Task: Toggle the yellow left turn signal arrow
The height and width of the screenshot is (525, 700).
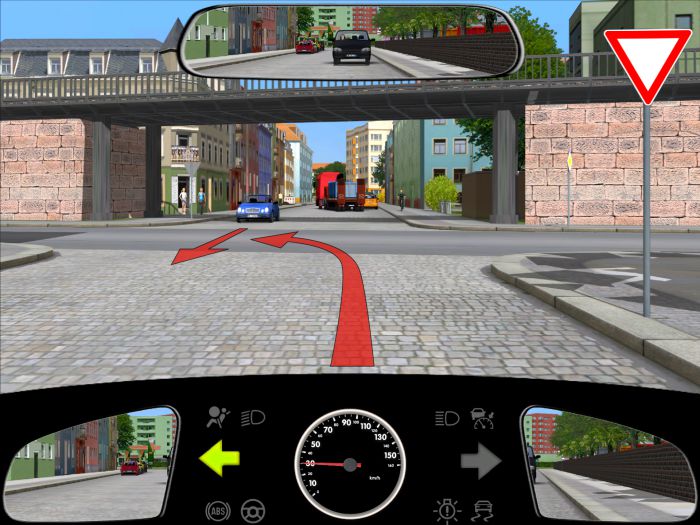Action: (x=220, y=461)
